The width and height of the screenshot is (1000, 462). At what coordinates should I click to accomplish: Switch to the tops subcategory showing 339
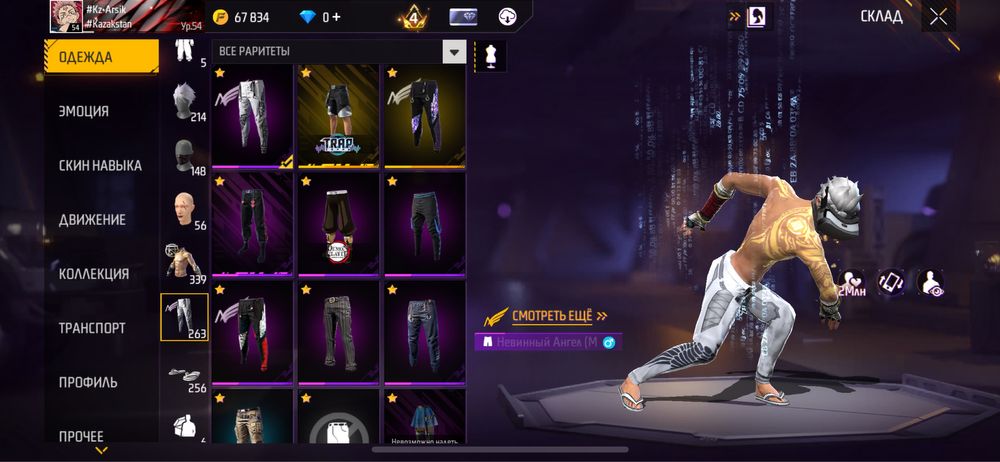click(x=184, y=264)
